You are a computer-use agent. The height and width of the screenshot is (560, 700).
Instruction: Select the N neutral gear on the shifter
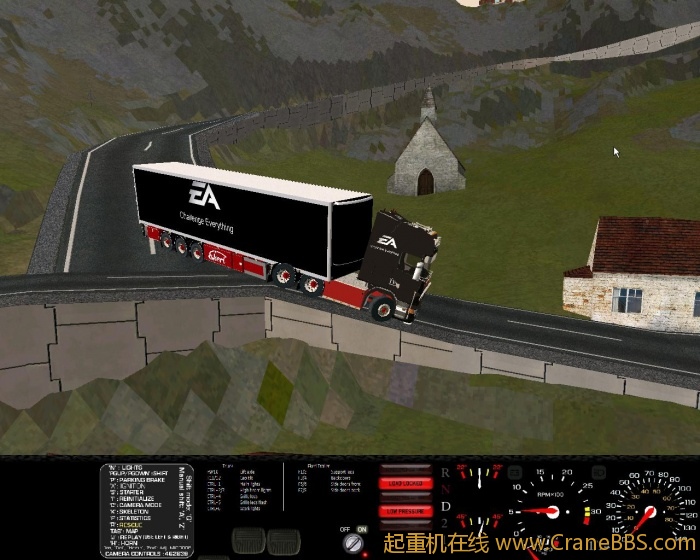[445, 488]
